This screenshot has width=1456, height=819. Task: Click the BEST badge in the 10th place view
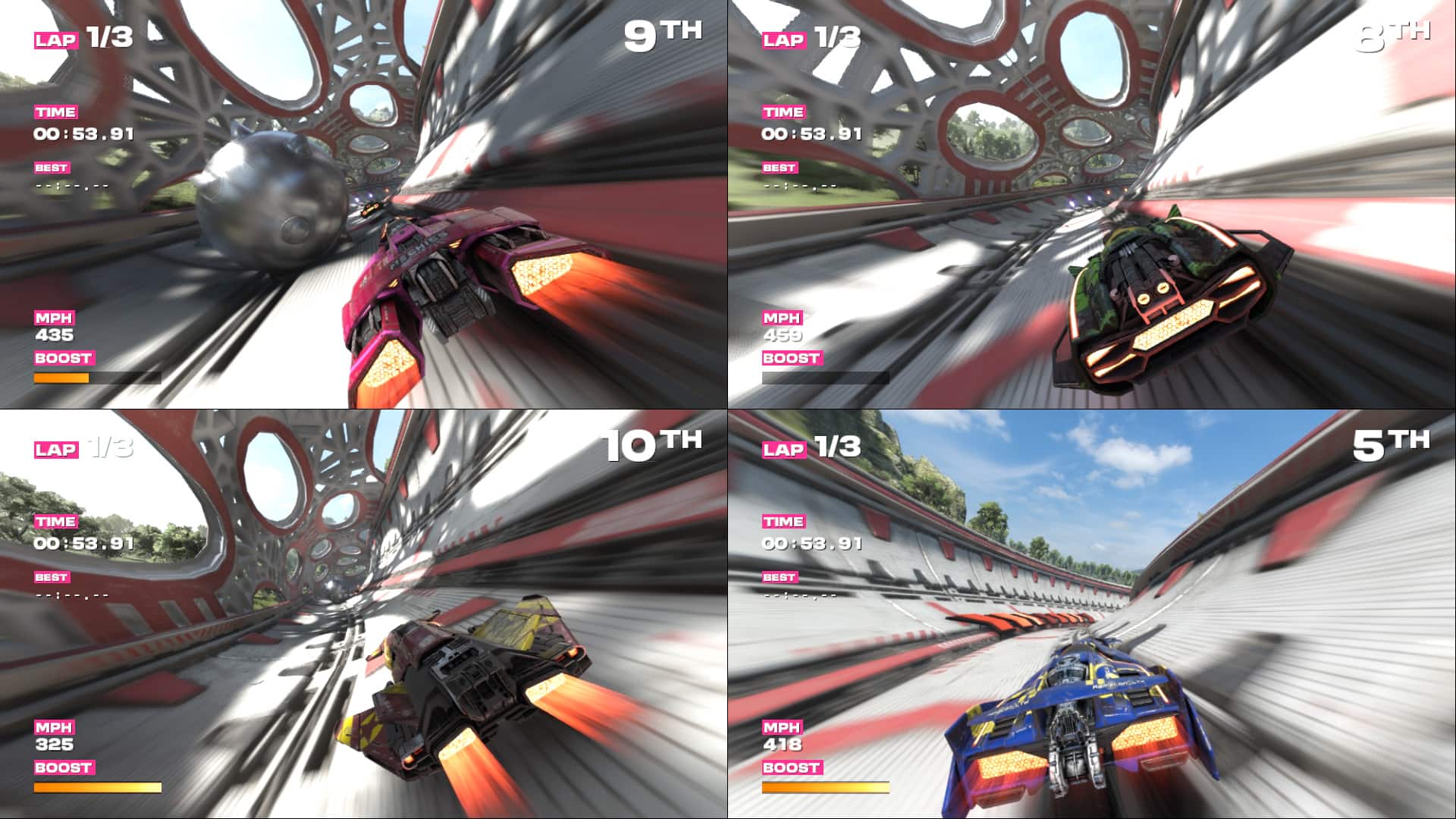point(52,578)
